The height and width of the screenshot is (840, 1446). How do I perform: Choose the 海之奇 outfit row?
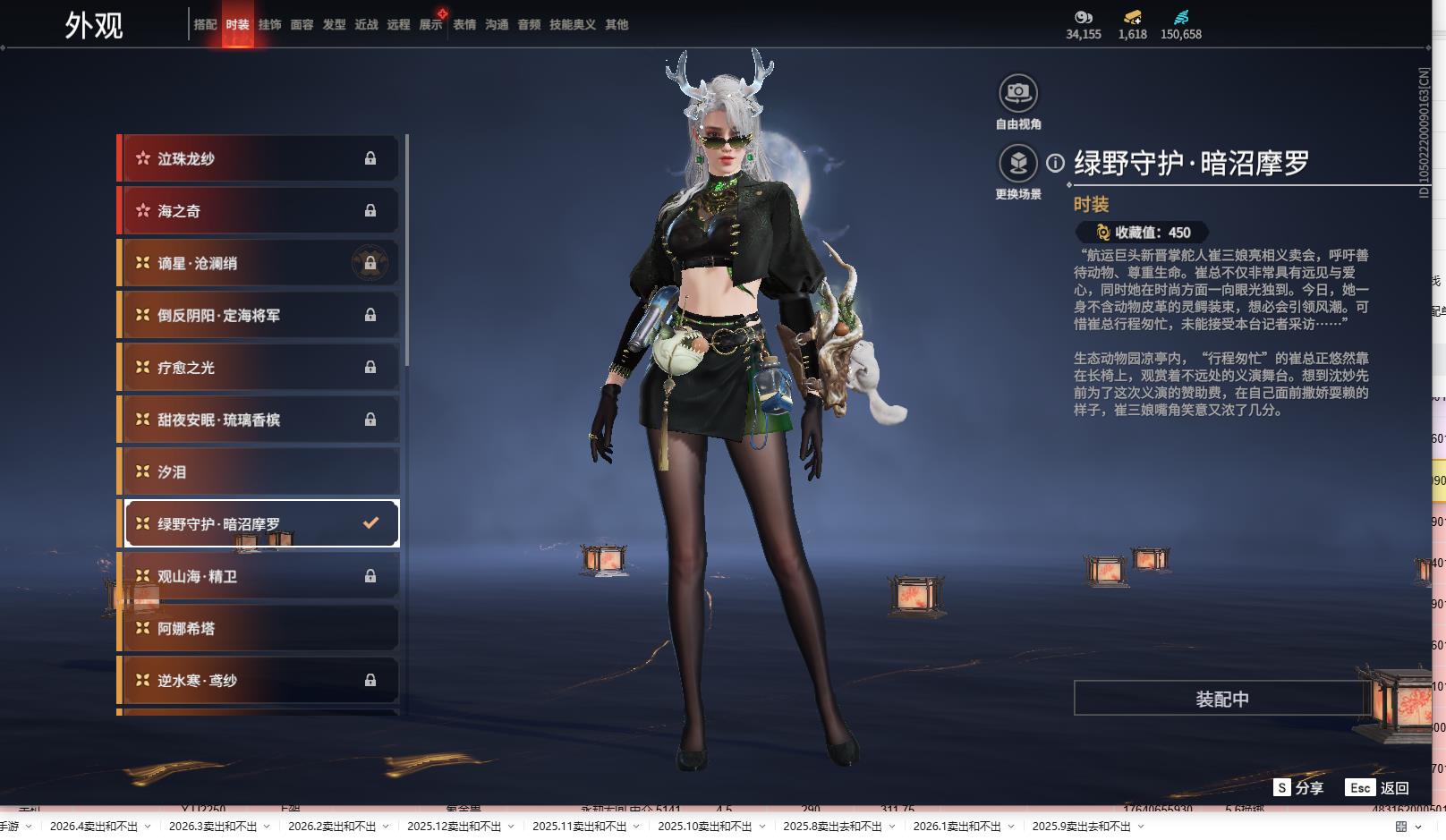pos(259,211)
